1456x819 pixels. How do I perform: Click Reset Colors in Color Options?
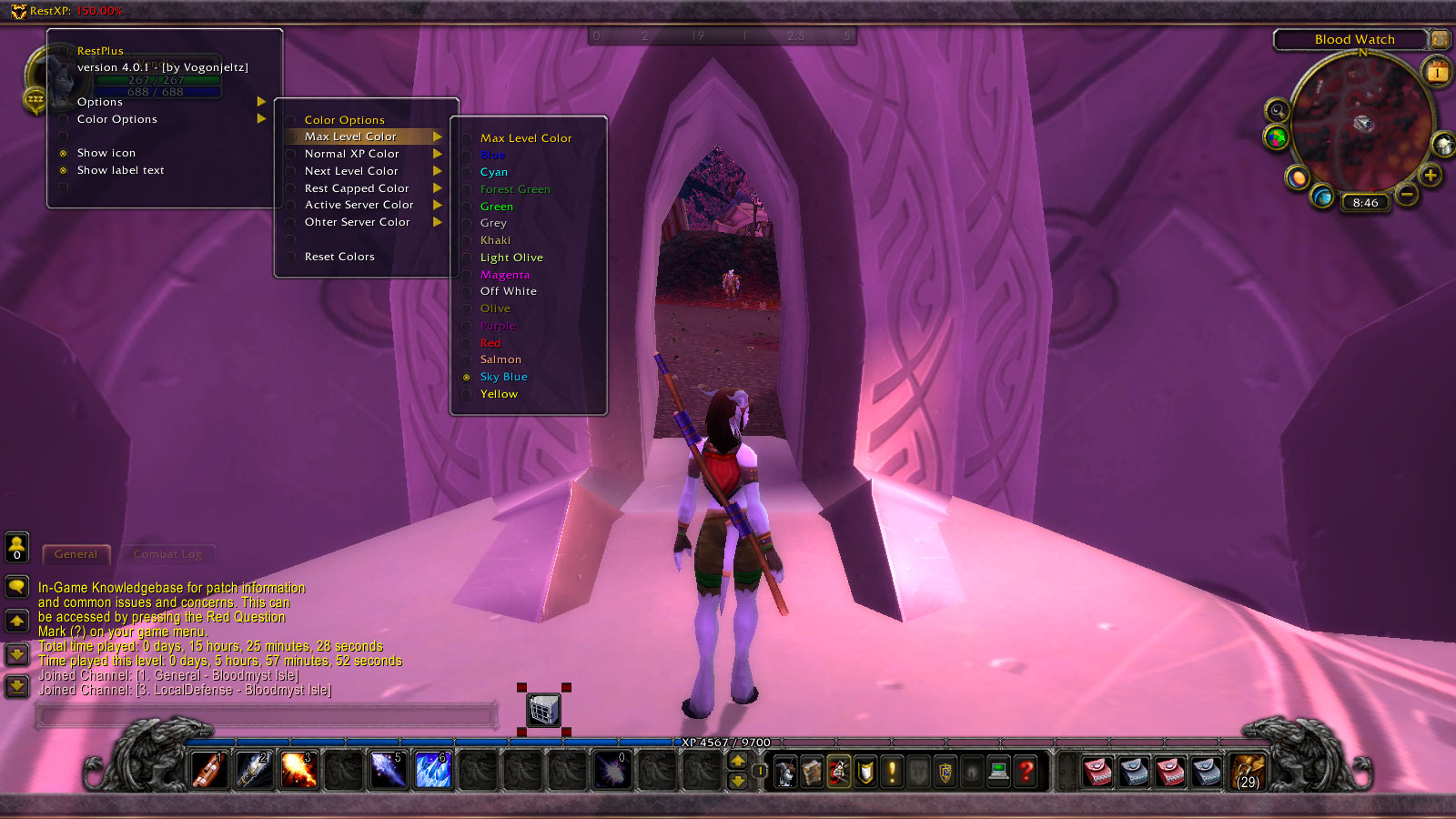[339, 257]
